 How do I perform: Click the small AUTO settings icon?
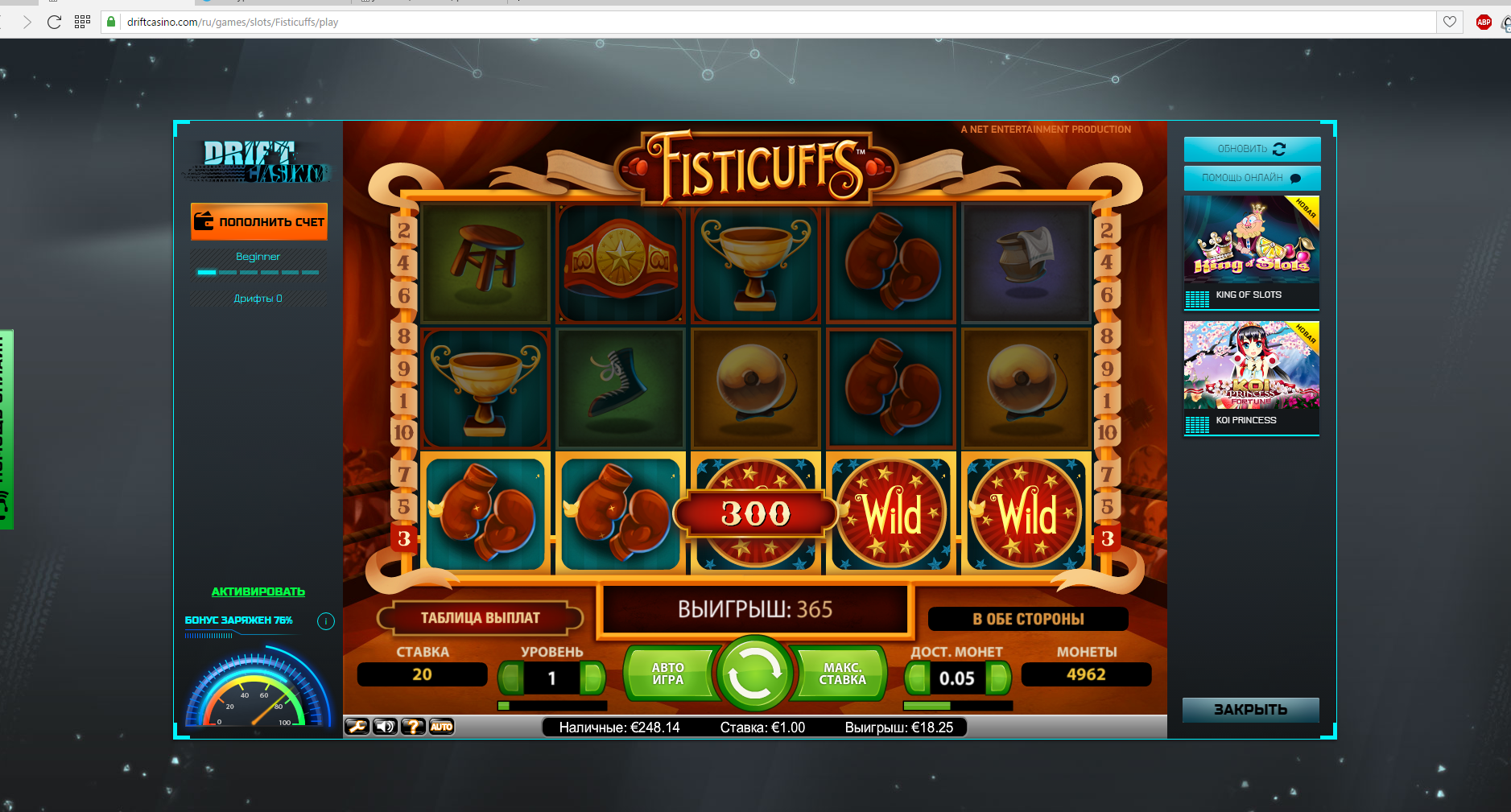point(441,727)
